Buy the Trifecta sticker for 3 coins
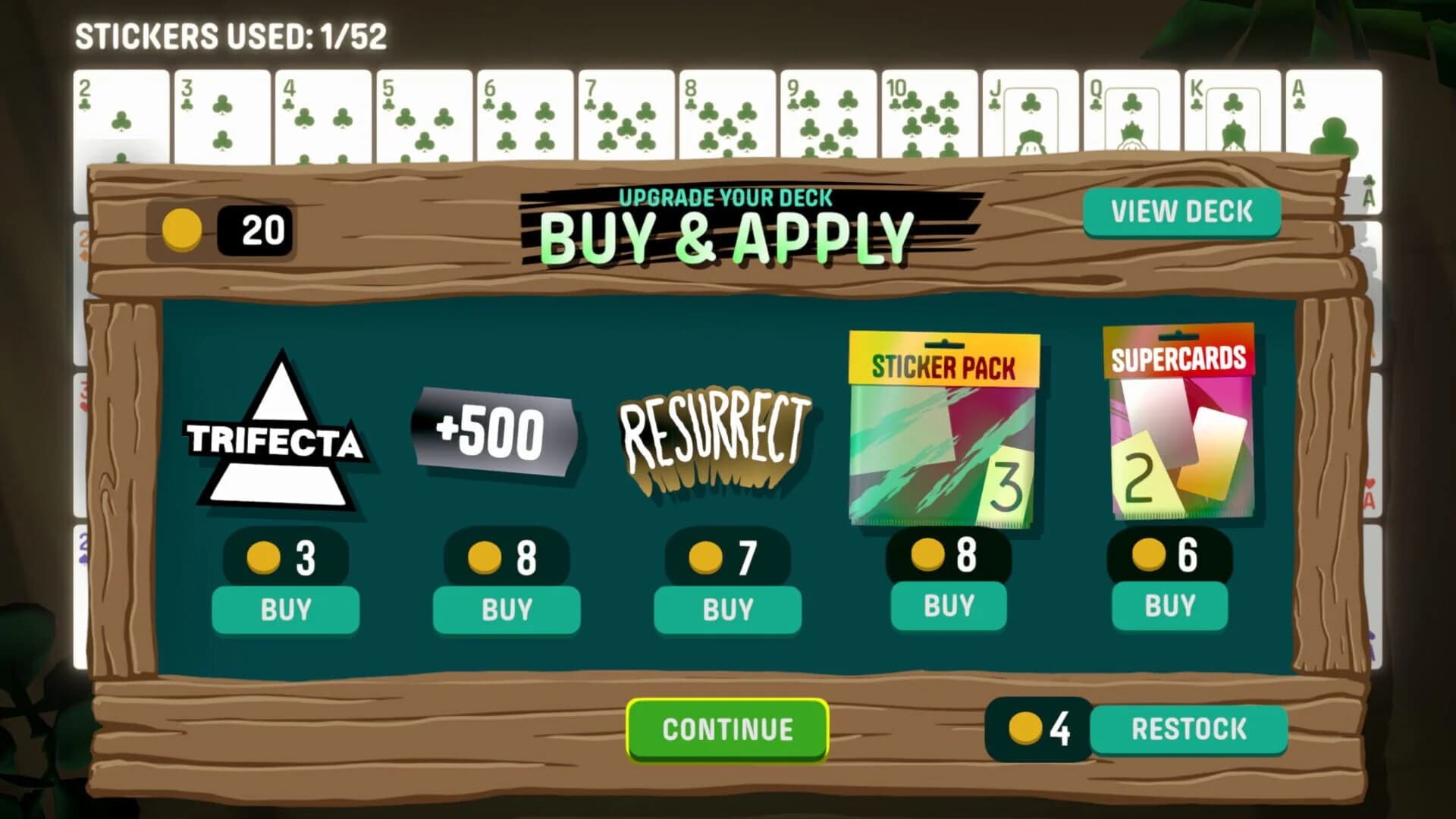This screenshot has height=819, width=1456. 286,609
